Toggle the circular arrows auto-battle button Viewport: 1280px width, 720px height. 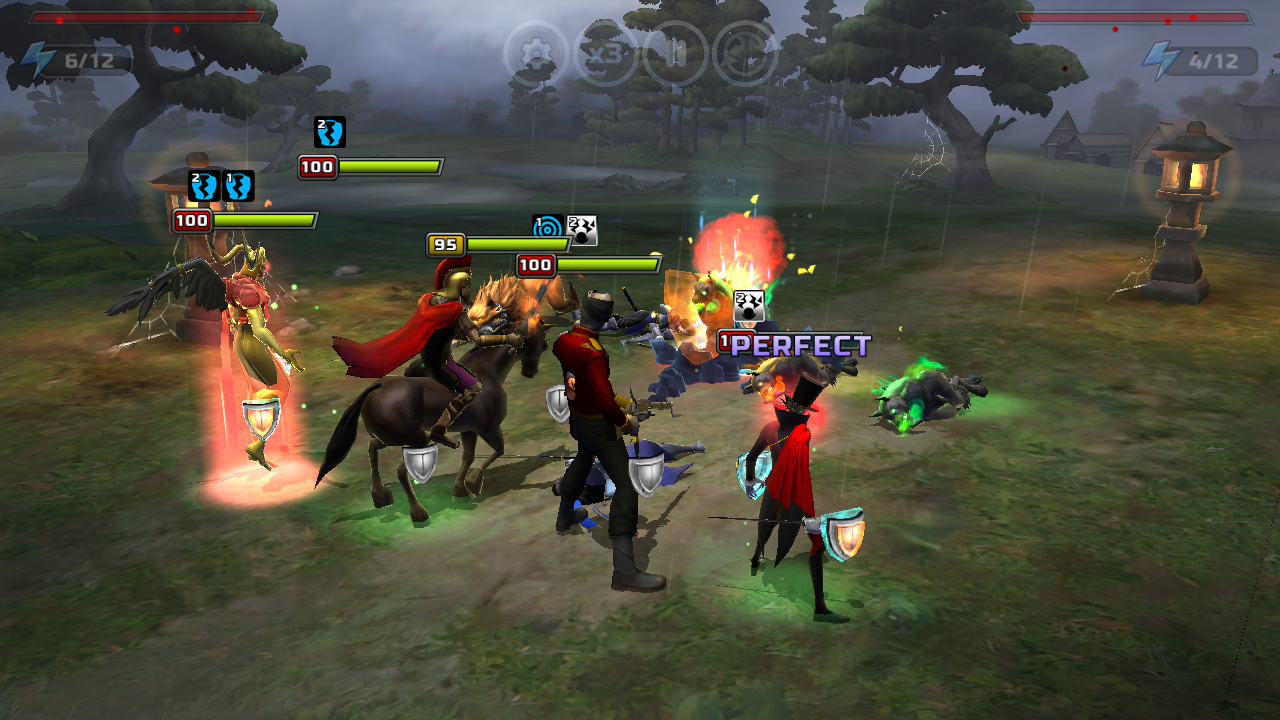pyautogui.click(x=745, y=53)
